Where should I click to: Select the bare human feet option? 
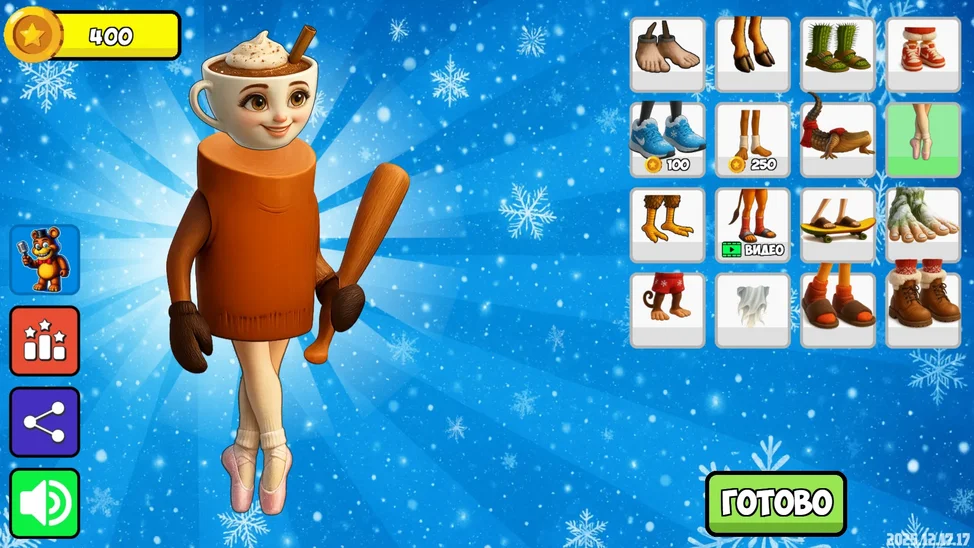coord(667,54)
